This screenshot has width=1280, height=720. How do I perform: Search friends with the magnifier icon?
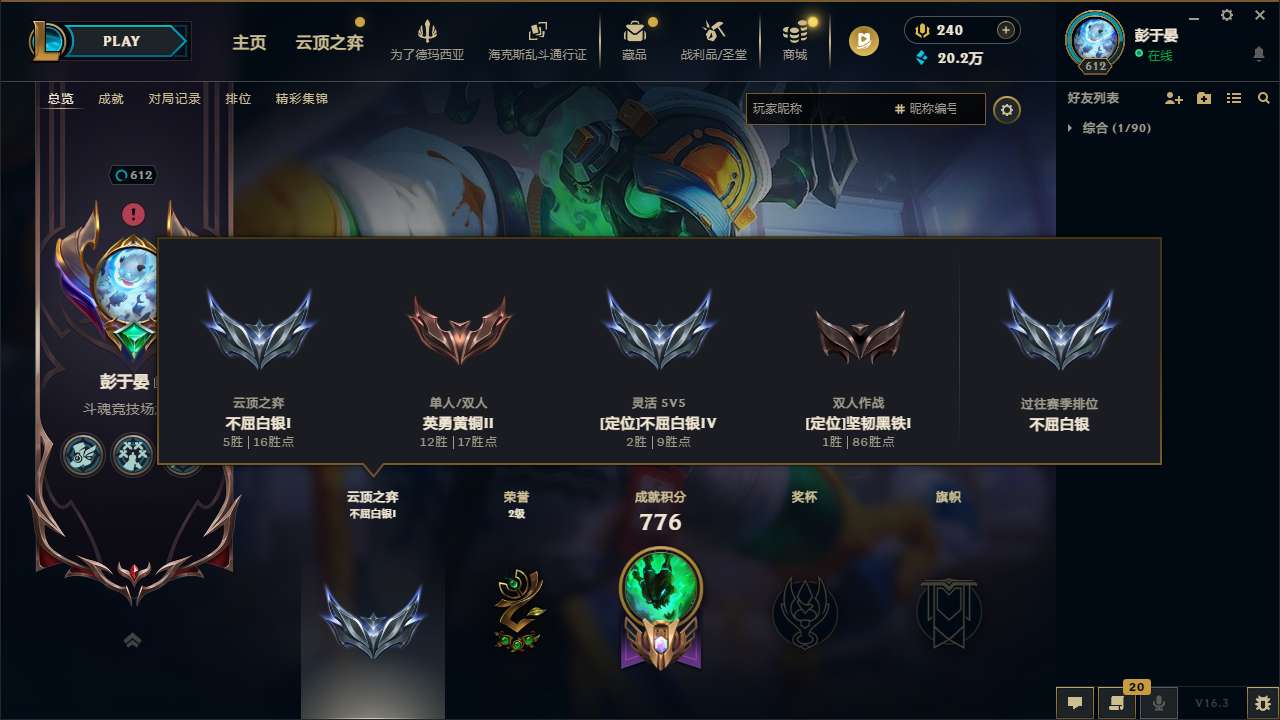point(1263,98)
